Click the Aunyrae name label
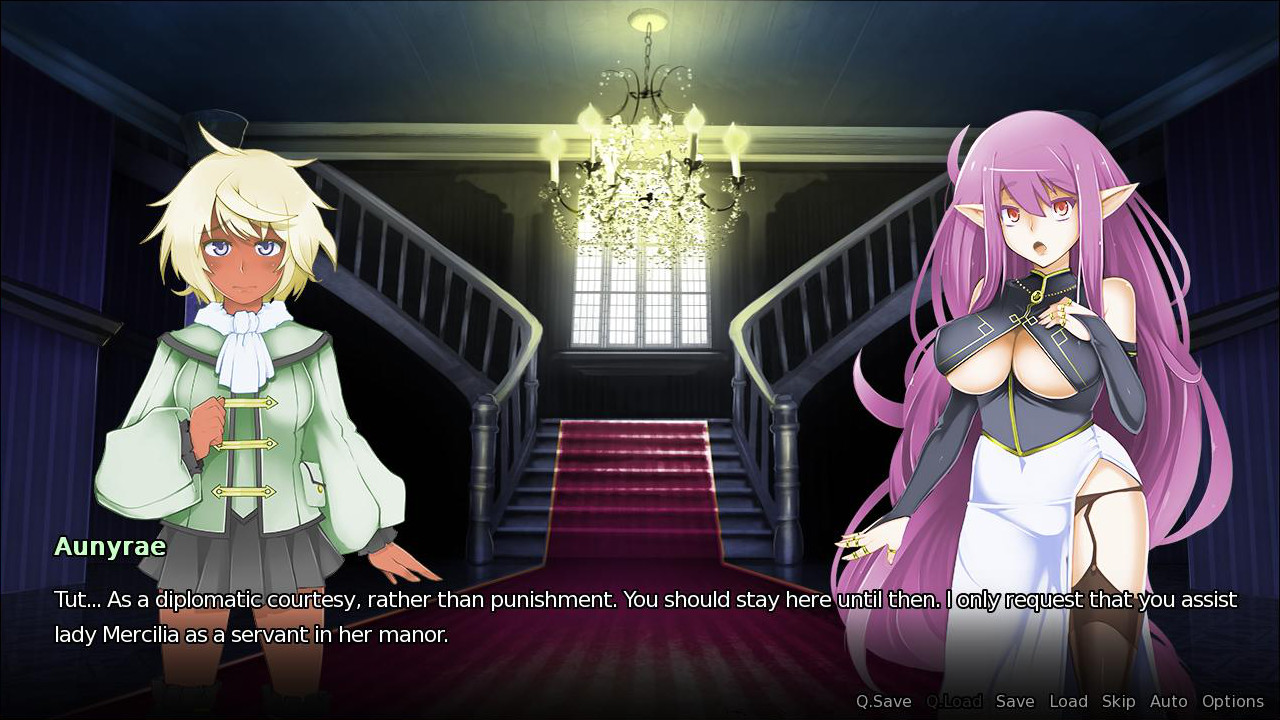Viewport: 1280px width, 720px height. coord(110,547)
